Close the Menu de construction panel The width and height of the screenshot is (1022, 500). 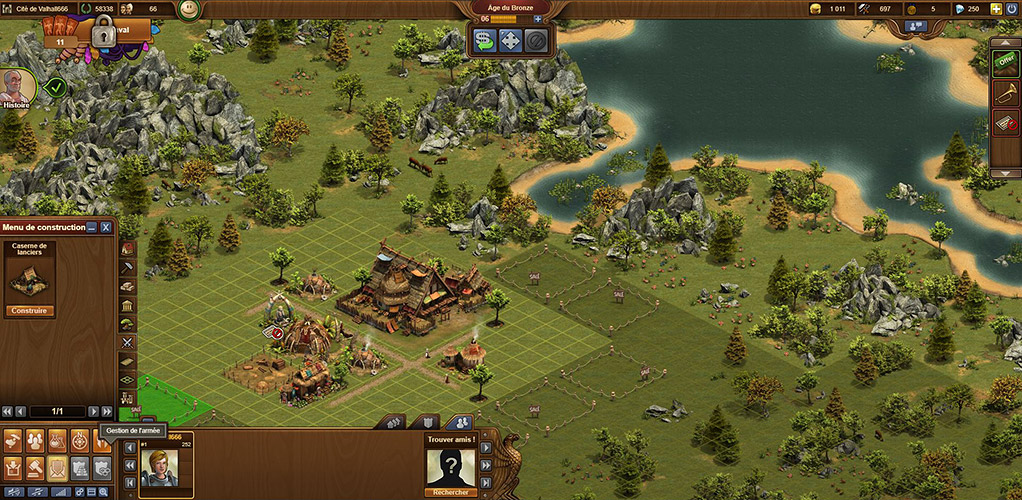[x=106, y=228]
